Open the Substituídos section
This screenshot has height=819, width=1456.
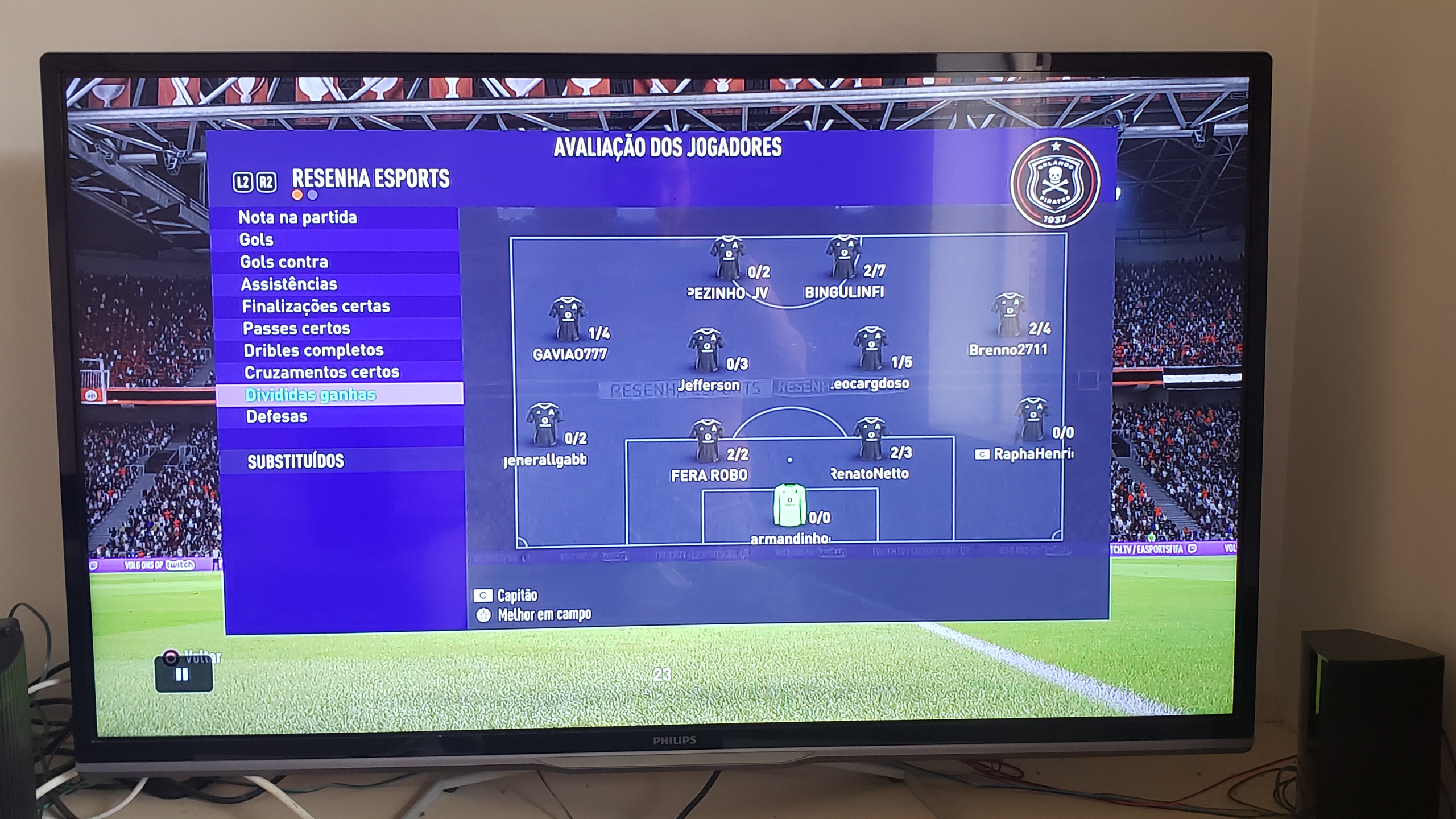coord(296,461)
